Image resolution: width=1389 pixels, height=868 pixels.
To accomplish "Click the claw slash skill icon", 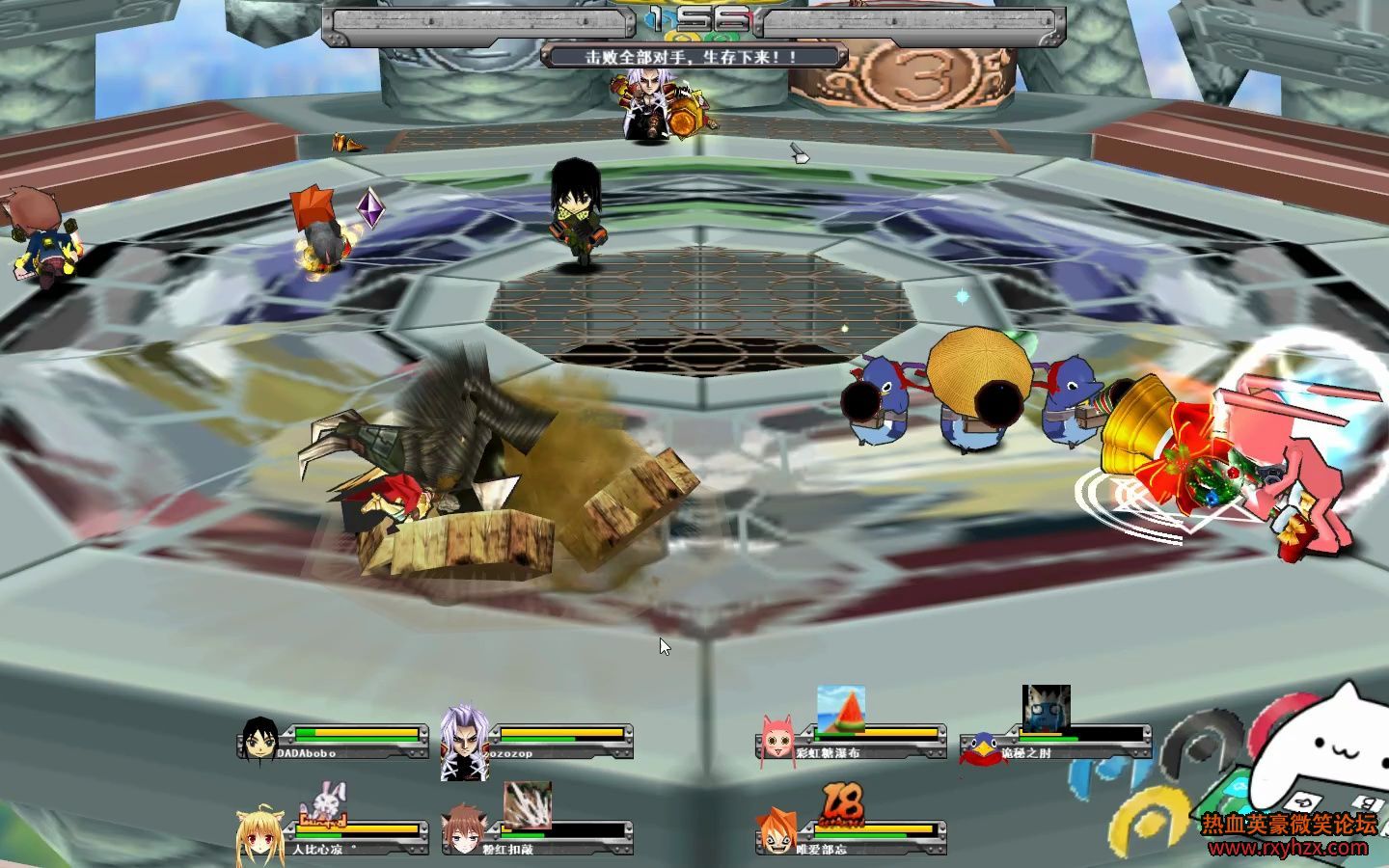I will (x=528, y=804).
